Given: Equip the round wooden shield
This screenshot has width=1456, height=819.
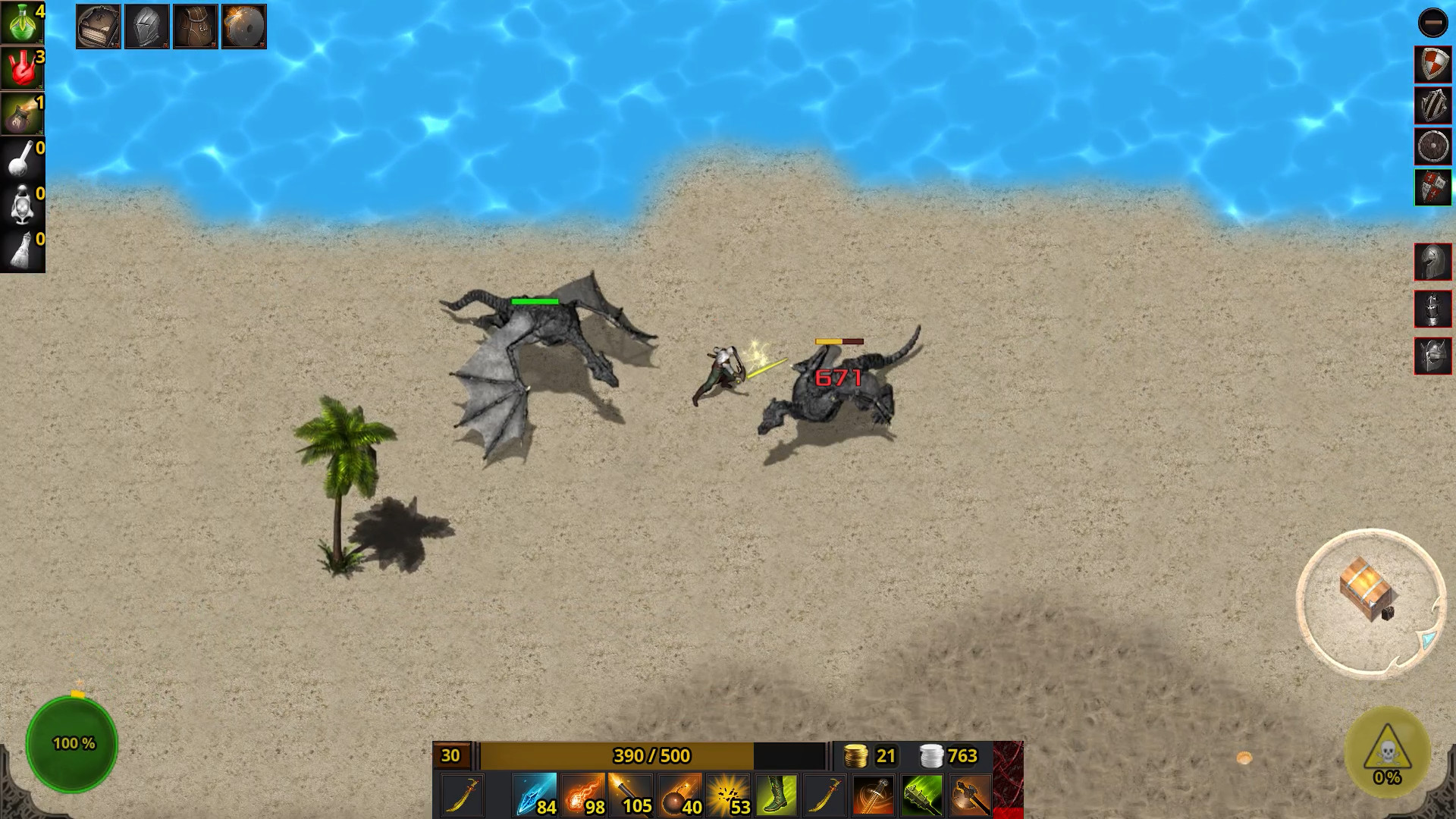Looking at the screenshot, I should 1432,146.
